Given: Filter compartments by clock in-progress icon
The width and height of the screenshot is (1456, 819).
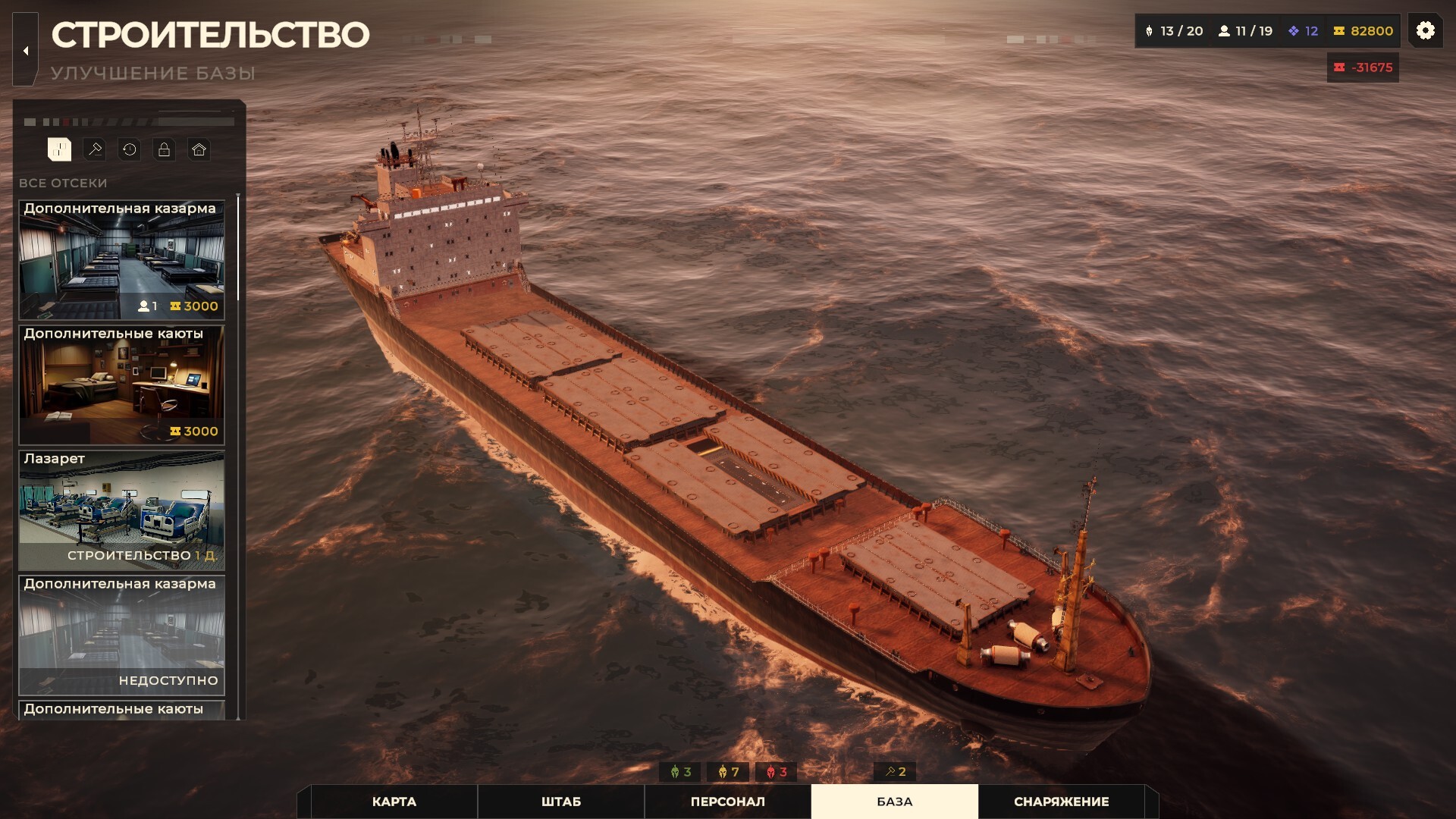Looking at the screenshot, I should pos(130,149).
